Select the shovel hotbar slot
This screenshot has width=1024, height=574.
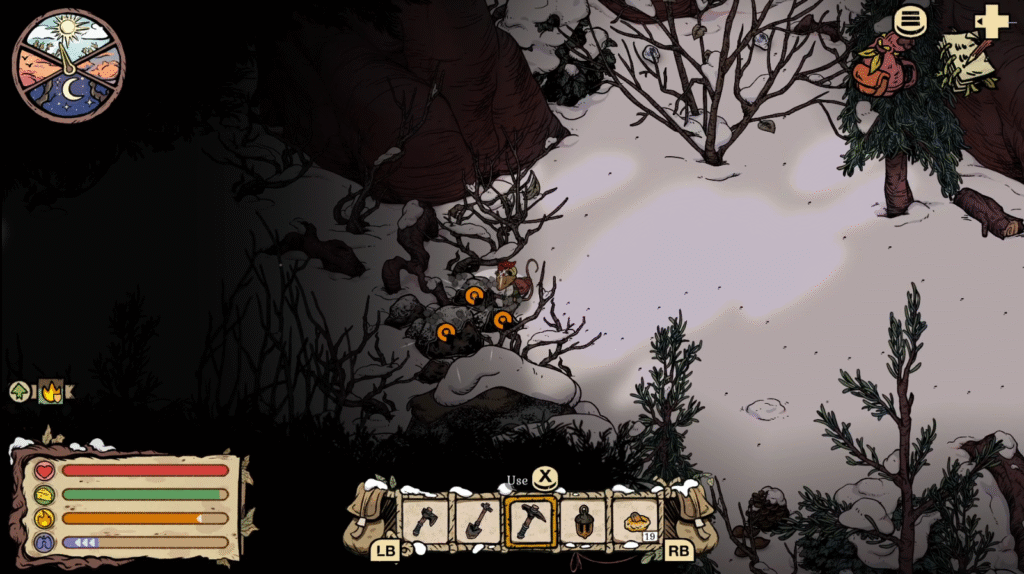[477, 521]
